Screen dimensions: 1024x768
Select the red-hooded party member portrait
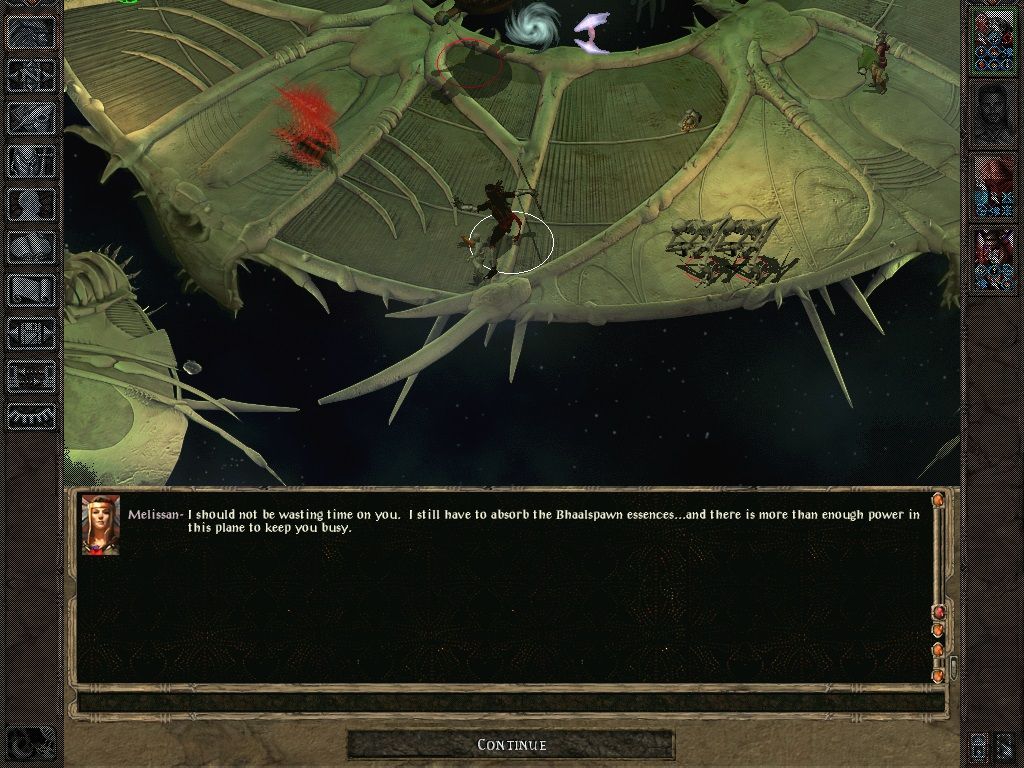(993, 187)
